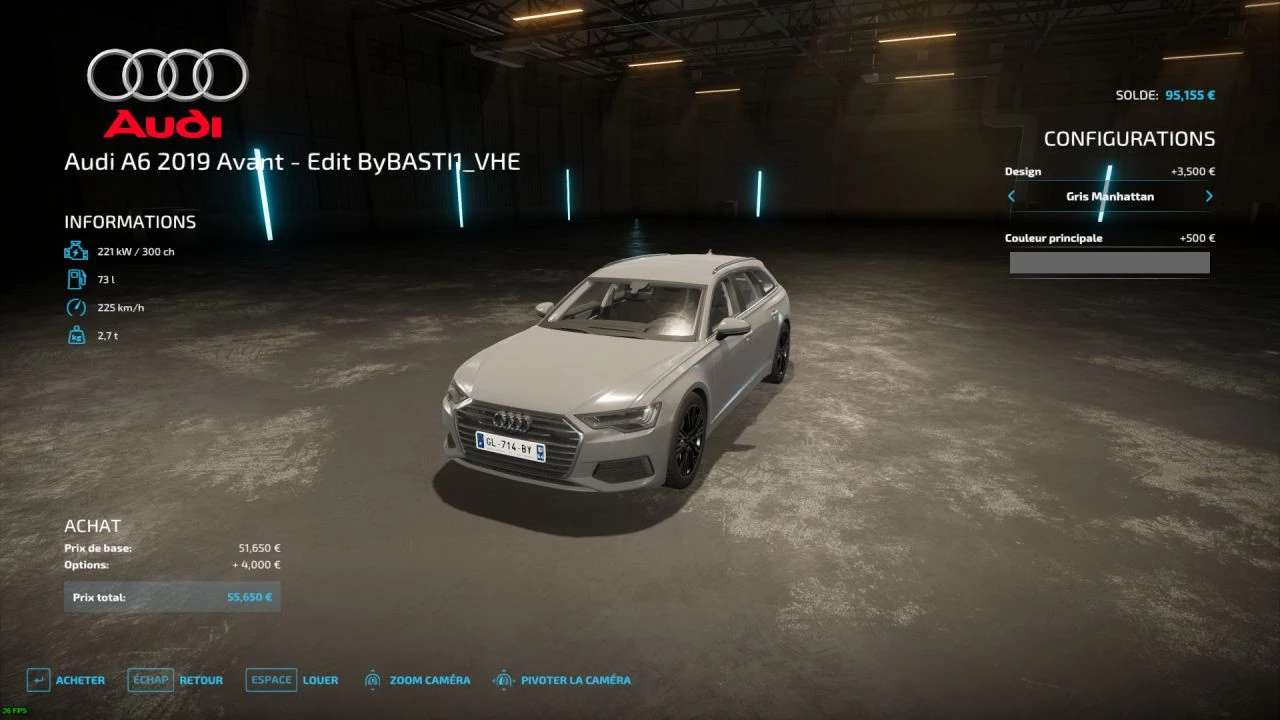1280x720 pixels.
Task: Open the Couleur principale color bar
Action: pyautogui.click(x=1109, y=263)
